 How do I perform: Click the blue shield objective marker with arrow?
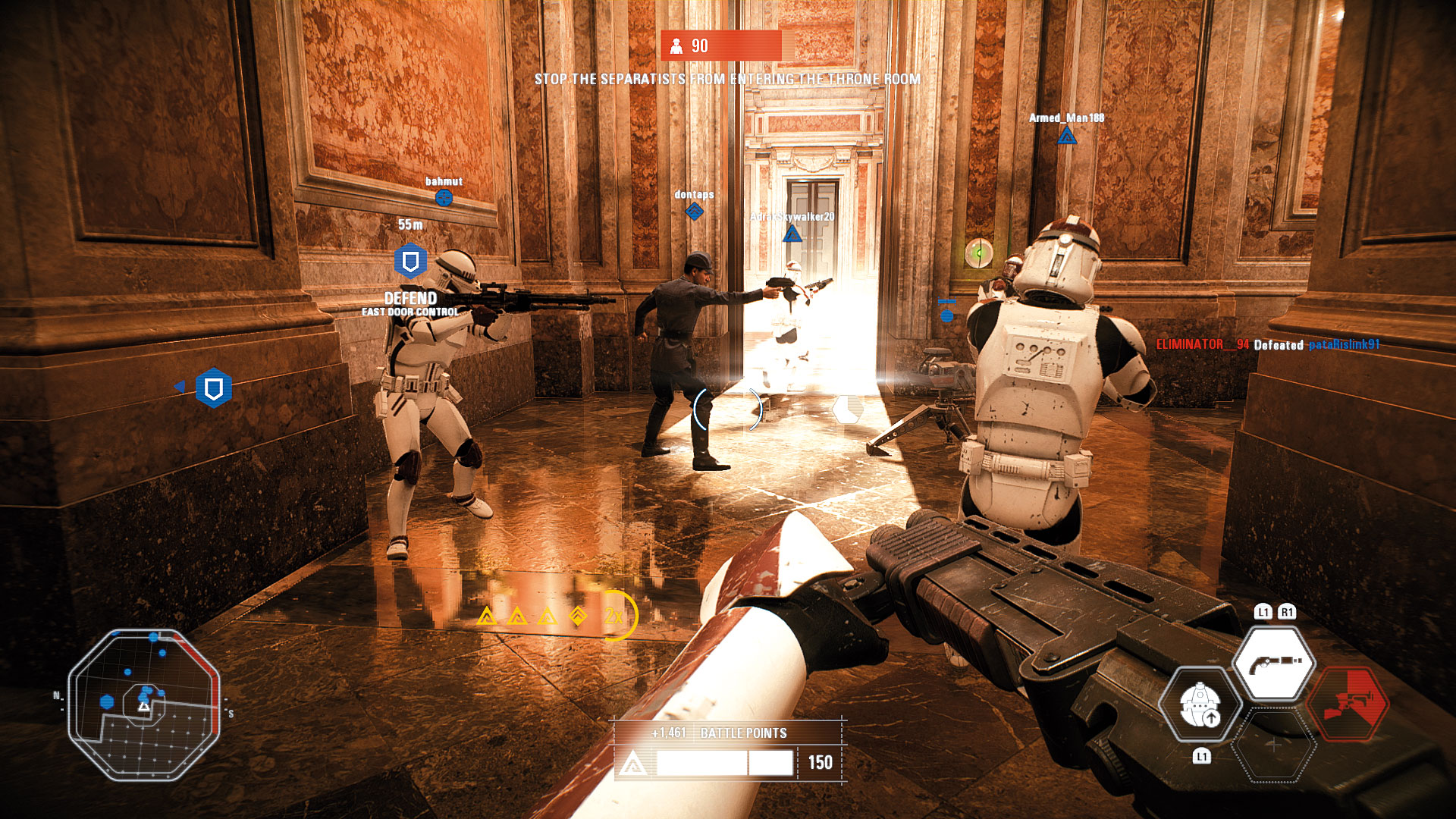pyautogui.click(x=213, y=388)
